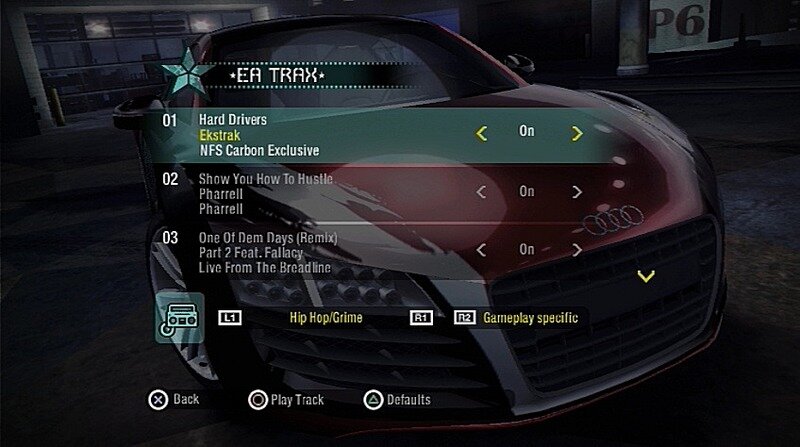Click left arrow on Show You How To Hustle
This screenshot has width=800, height=447.
pos(481,192)
